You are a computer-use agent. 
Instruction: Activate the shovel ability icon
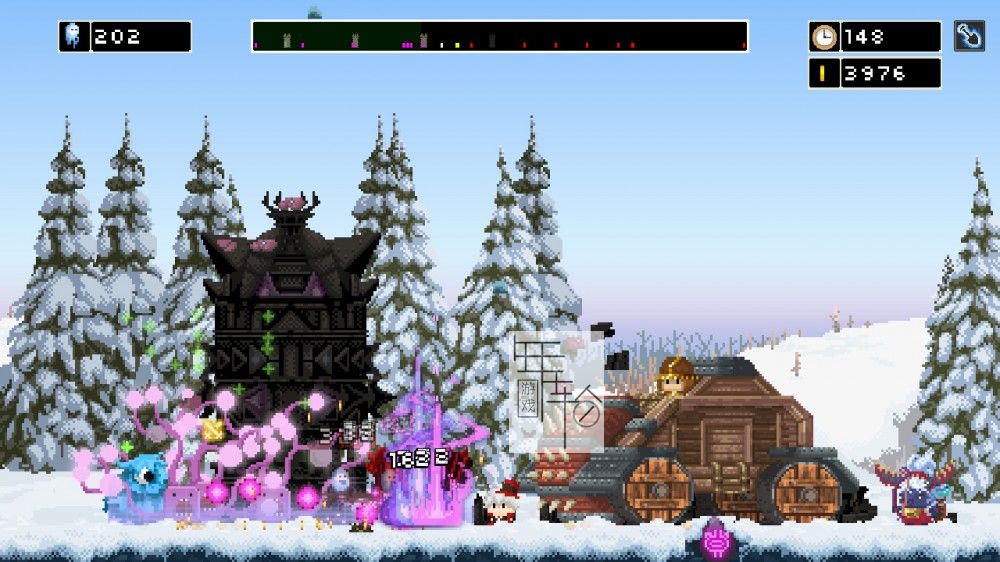(968, 36)
